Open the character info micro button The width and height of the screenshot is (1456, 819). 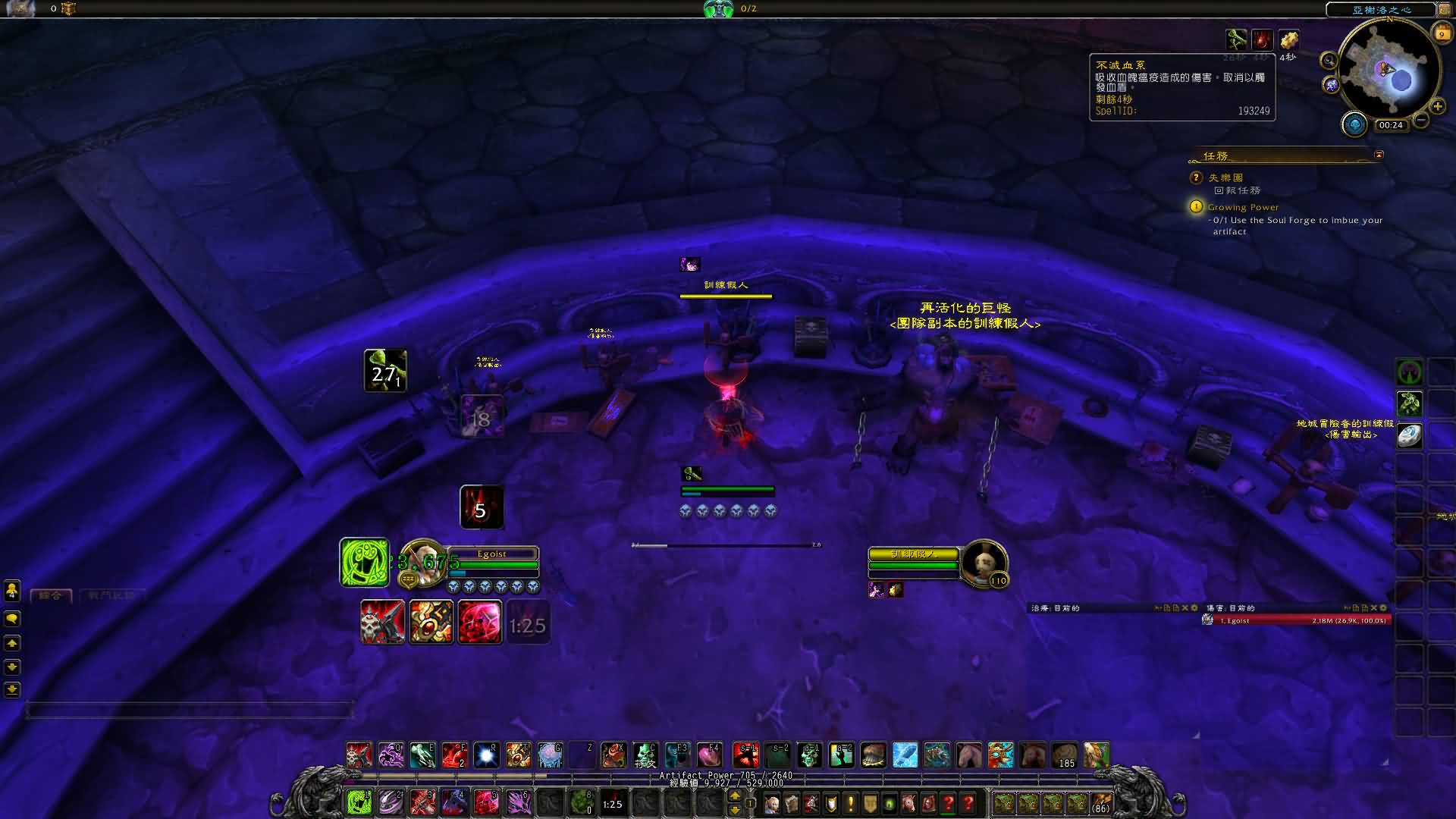tap(772, 803)
